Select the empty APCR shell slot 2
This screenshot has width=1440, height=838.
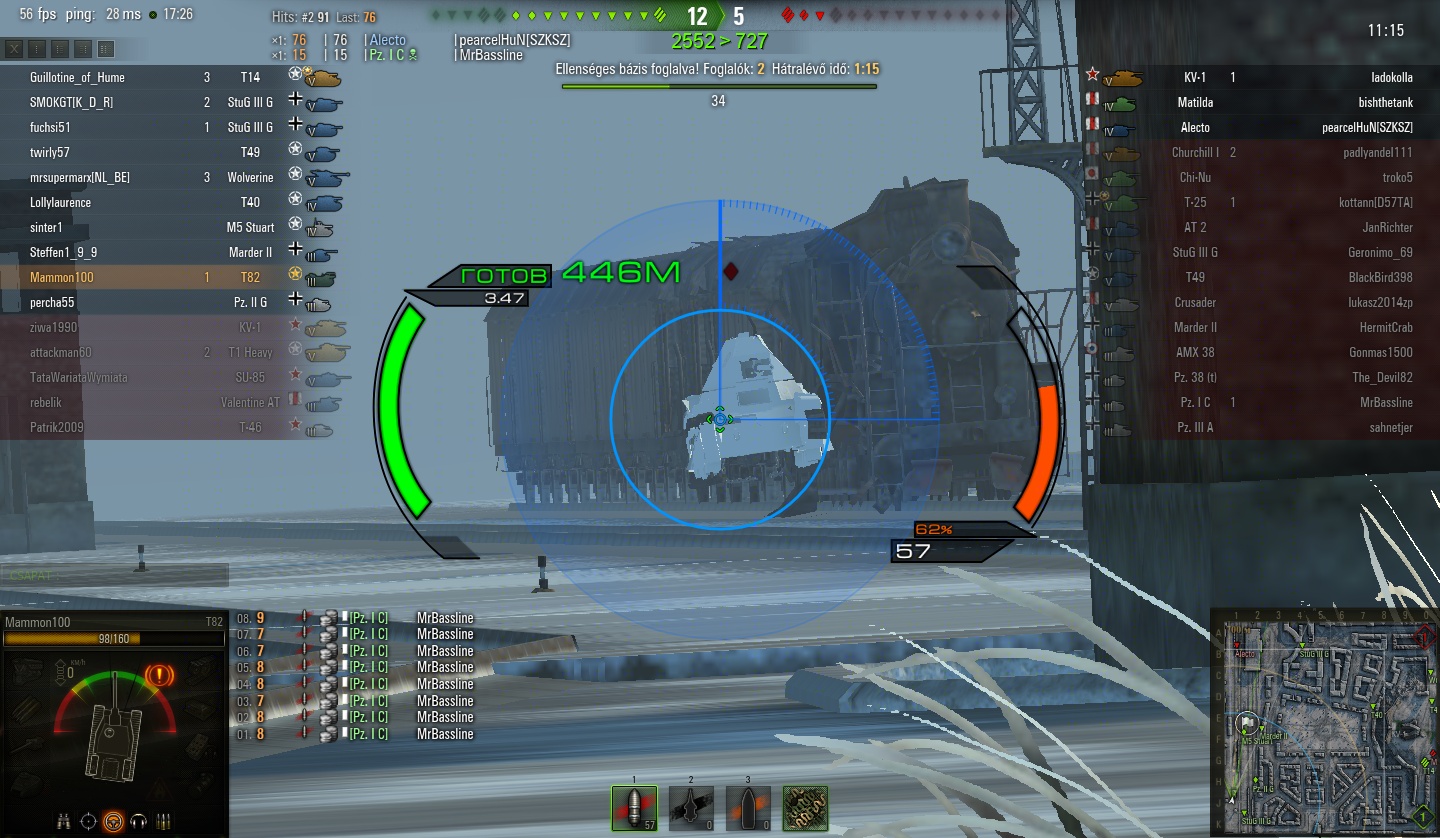[x=691, y=808]
